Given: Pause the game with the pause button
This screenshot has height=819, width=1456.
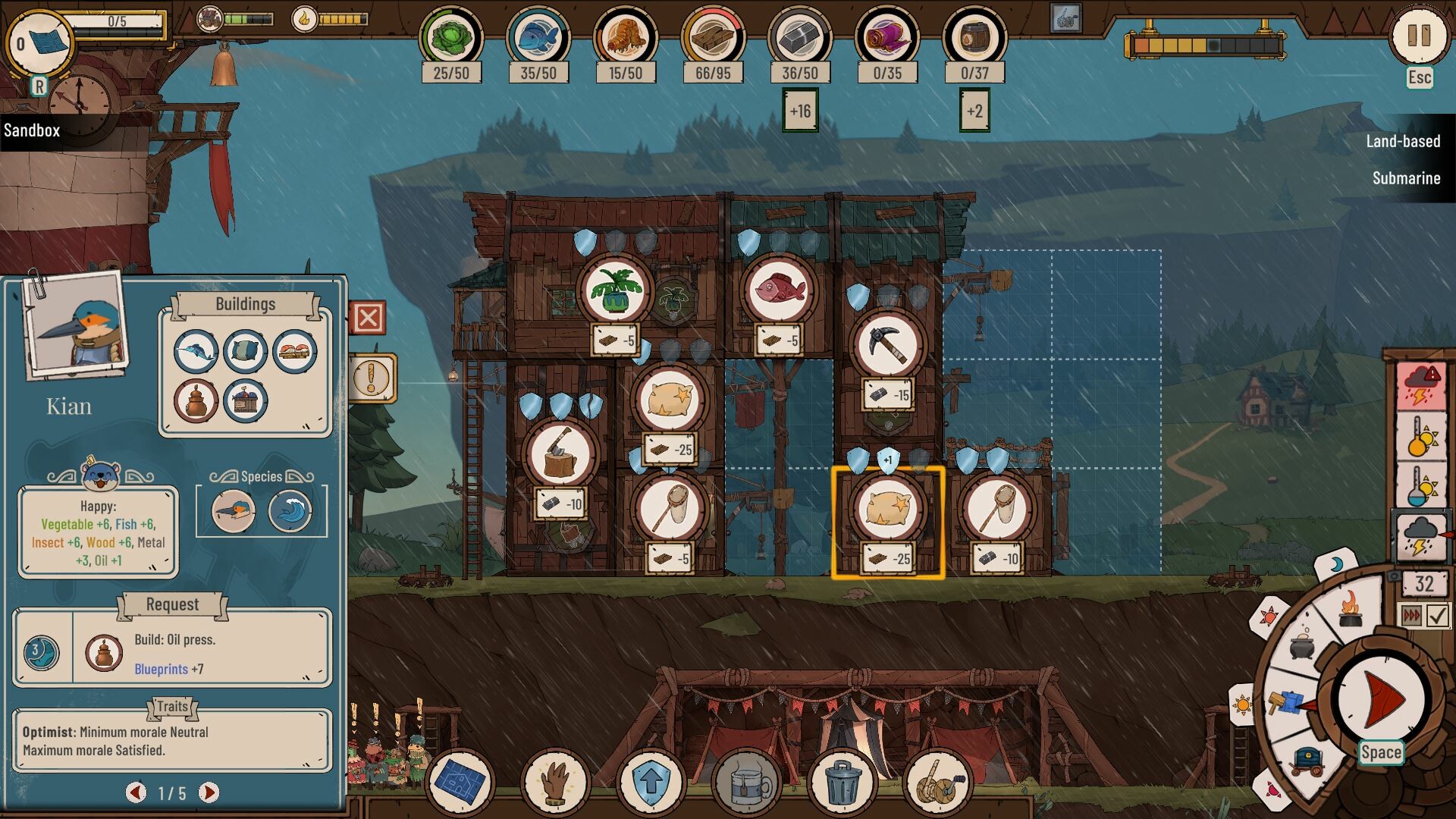Looking at the screenshot, I should tap(1419, 36).
